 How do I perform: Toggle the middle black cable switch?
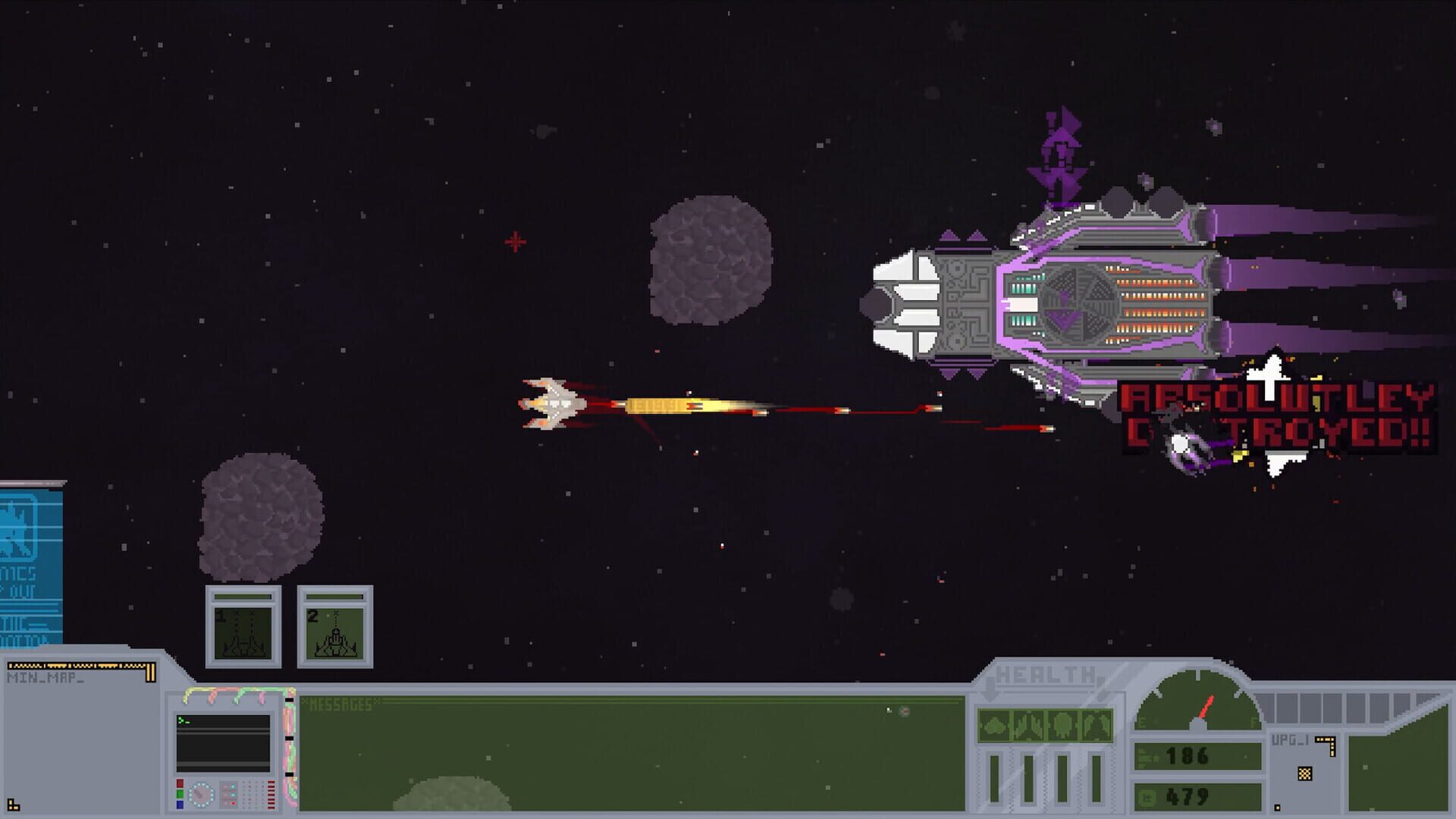[289, 738]
